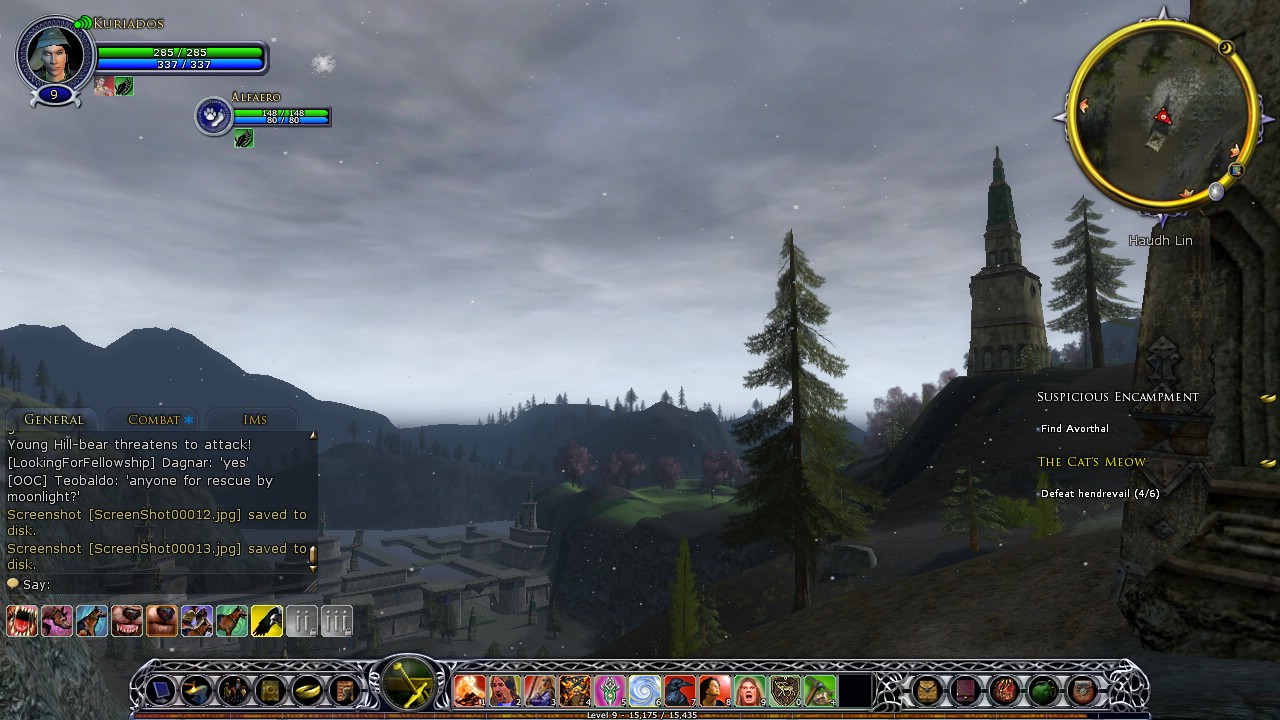Open the gold ring menu button

point(307,690)
